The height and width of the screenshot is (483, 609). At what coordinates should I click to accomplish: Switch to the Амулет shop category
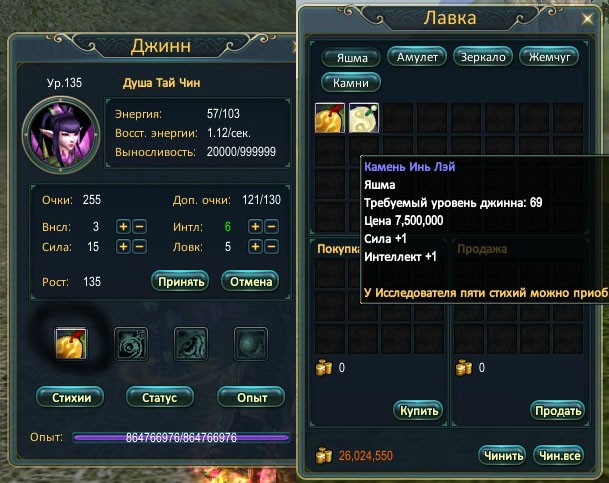[x=416, y=57]
